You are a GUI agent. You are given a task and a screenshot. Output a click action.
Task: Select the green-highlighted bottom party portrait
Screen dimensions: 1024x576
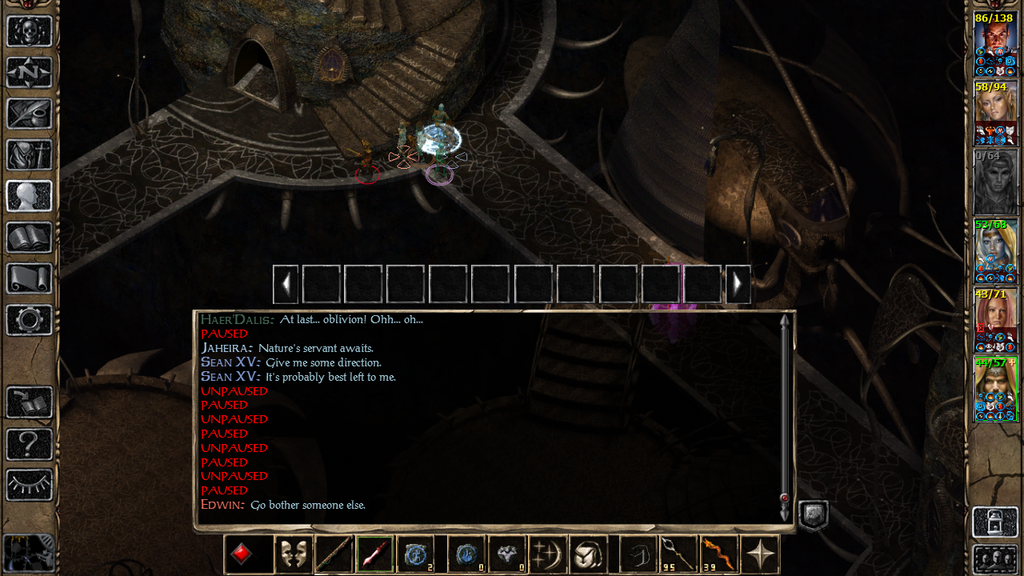click(995, 390)
